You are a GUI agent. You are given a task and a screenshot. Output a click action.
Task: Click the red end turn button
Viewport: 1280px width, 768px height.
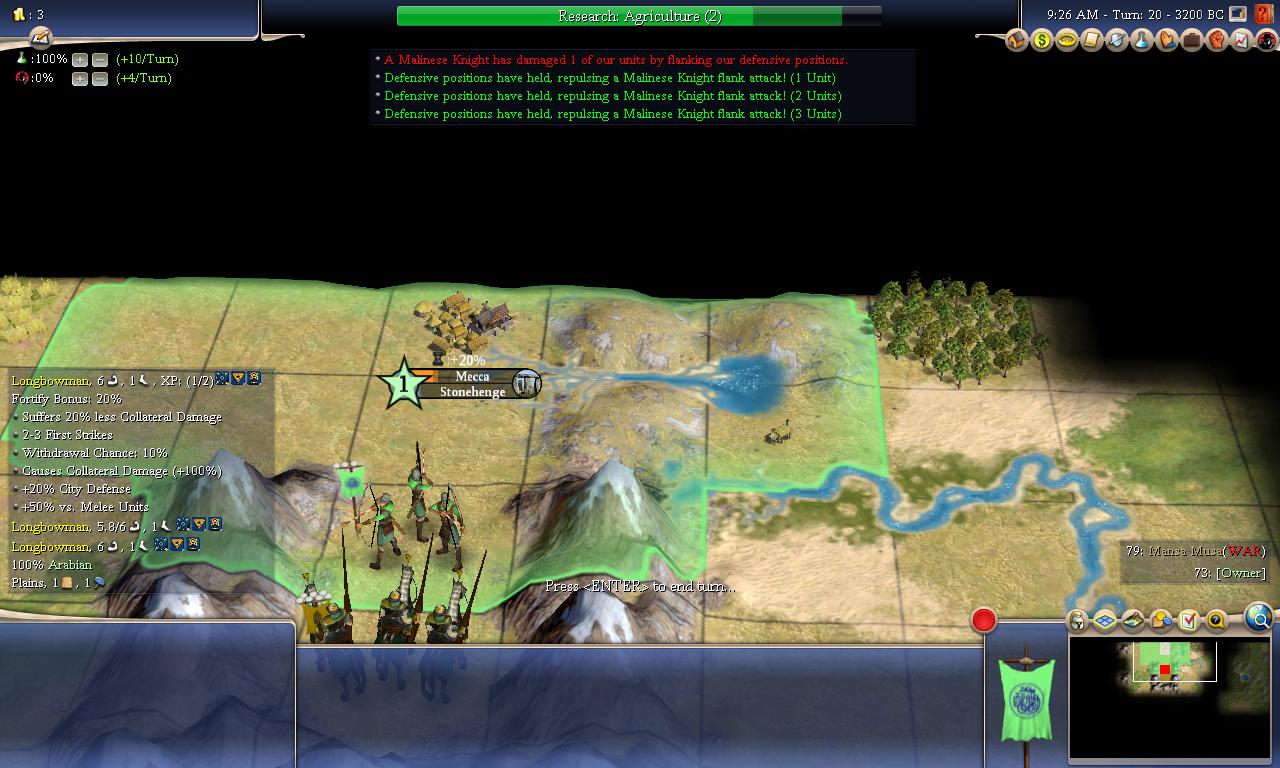[984, 621]
